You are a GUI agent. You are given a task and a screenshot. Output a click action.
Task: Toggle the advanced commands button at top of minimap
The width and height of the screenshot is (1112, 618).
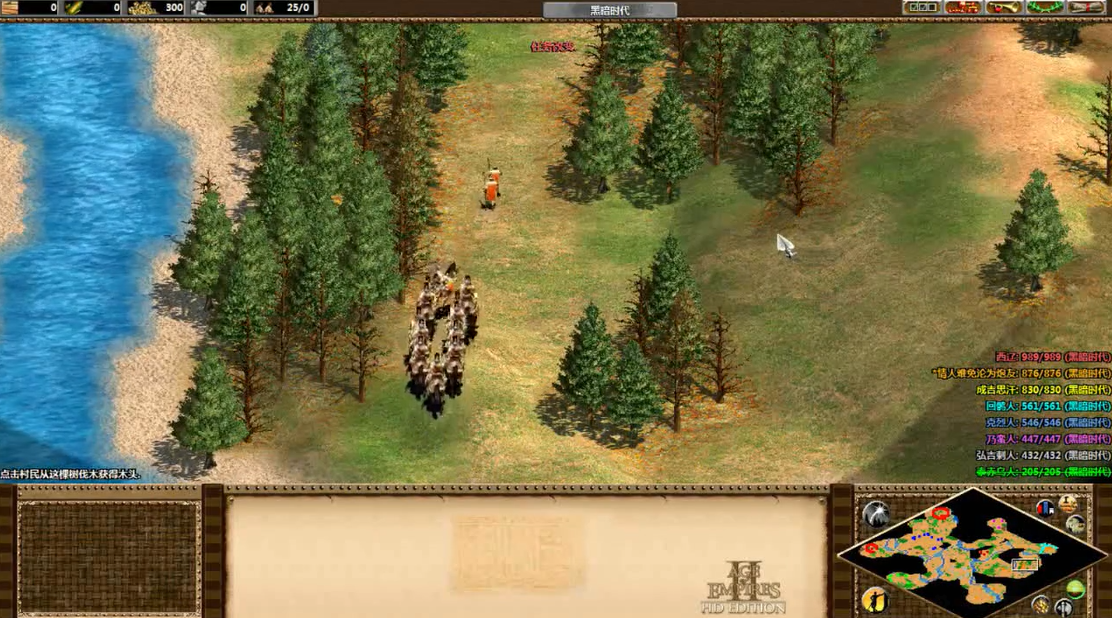point(1067,502)
